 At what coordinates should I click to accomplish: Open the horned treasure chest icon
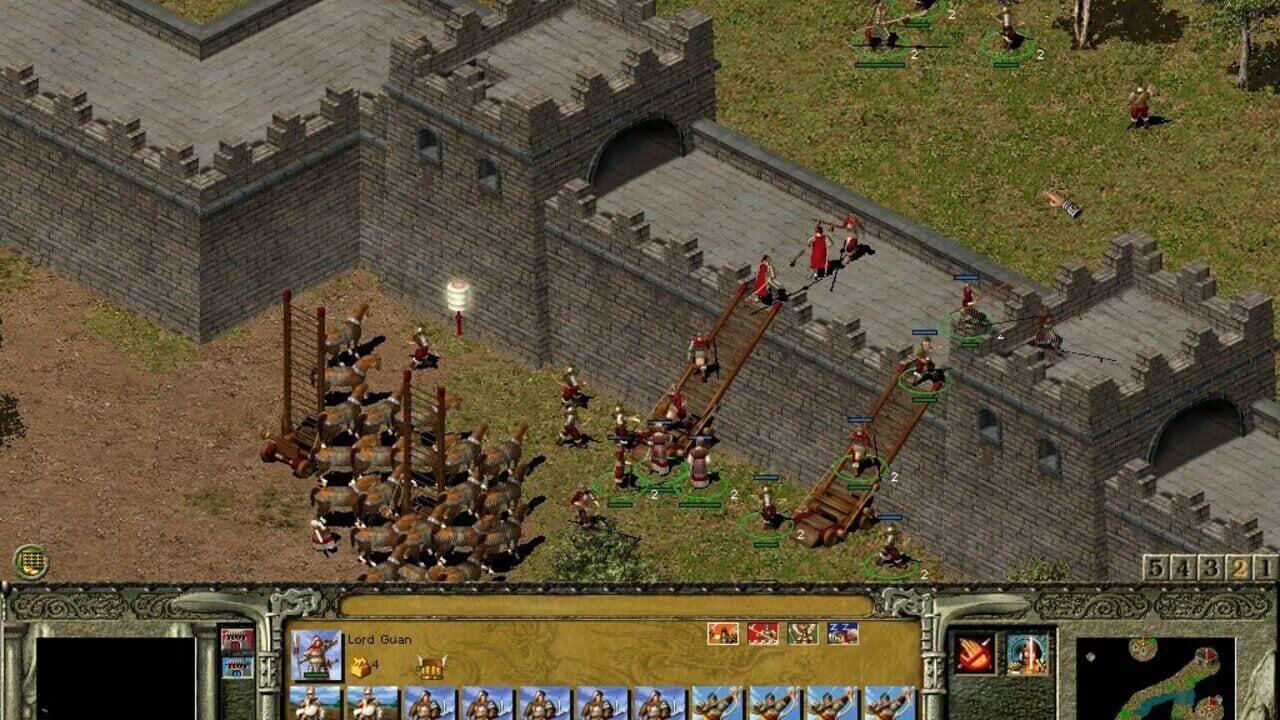click(431, 667)
